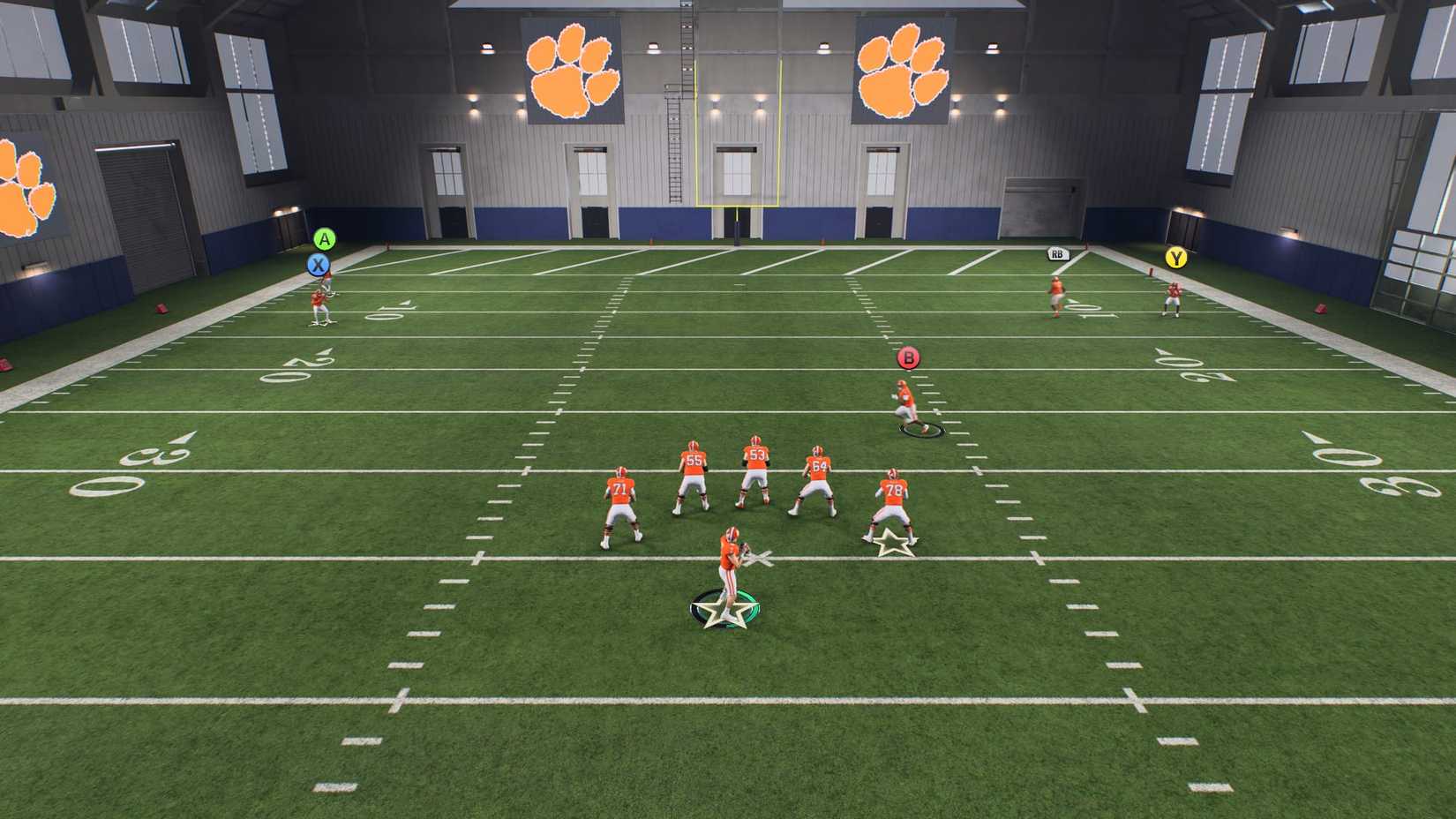The width and height of the screenshot is (1456, 819).
Task: Click the RB button prompt on the right
Action: pos(1056,252)
